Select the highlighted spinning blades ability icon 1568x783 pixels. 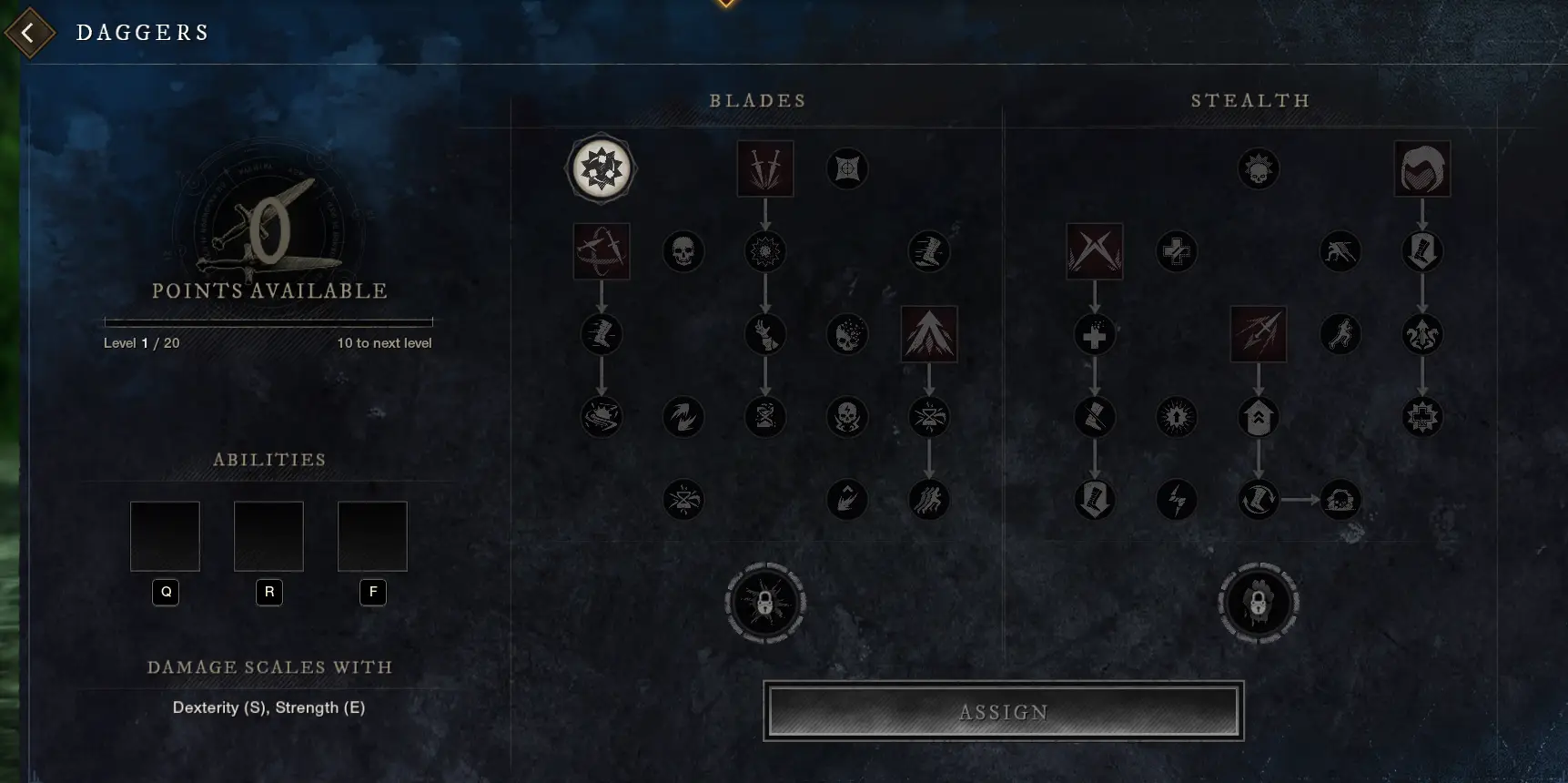[601, 169]
